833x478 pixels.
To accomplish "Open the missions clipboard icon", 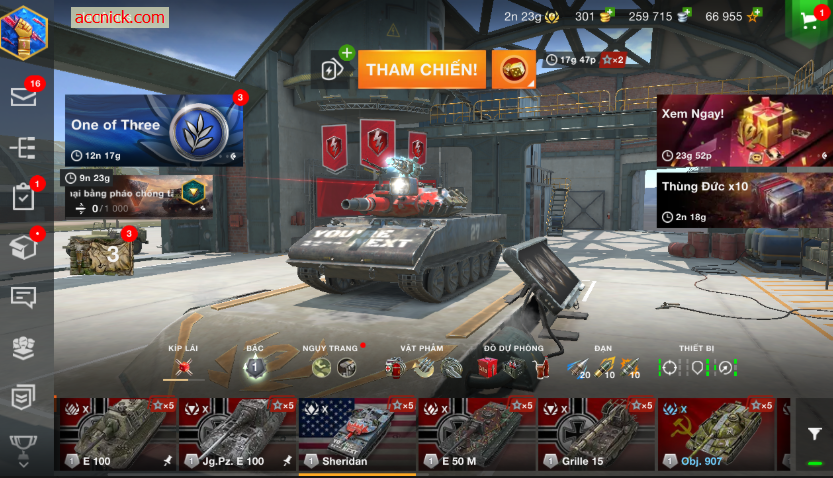I will click(24, 197).
